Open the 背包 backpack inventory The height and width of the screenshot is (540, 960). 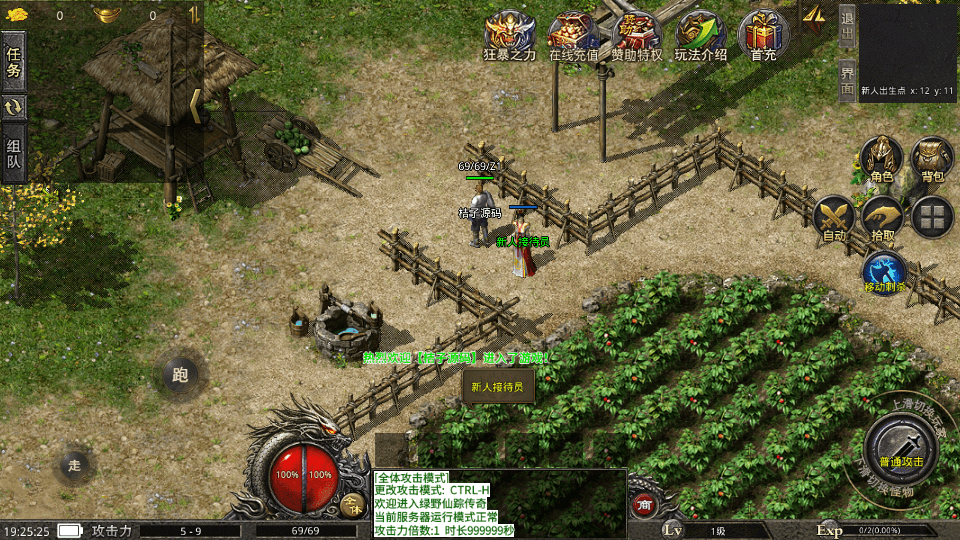[932, 159]
